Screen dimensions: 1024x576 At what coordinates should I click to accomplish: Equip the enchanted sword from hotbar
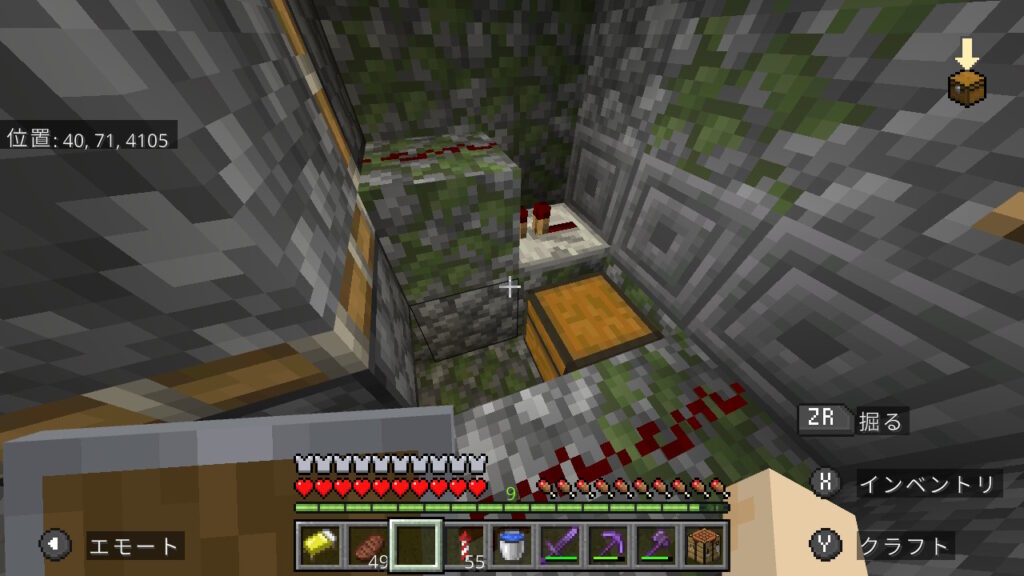tap(560, 545)
